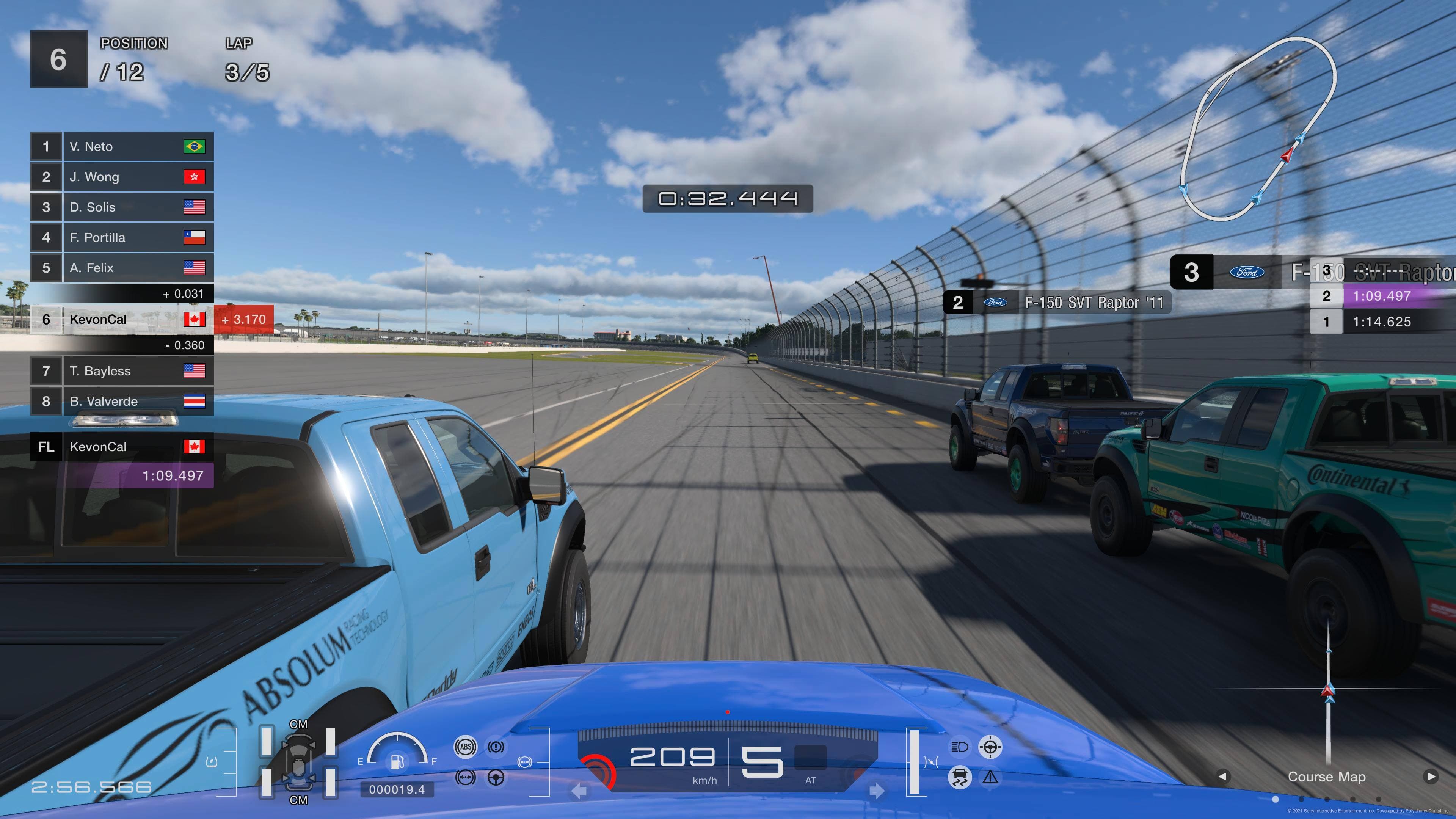Toggle the ABS indicator icon
This screenshot has height=819, width=1456.
point(465,747)
